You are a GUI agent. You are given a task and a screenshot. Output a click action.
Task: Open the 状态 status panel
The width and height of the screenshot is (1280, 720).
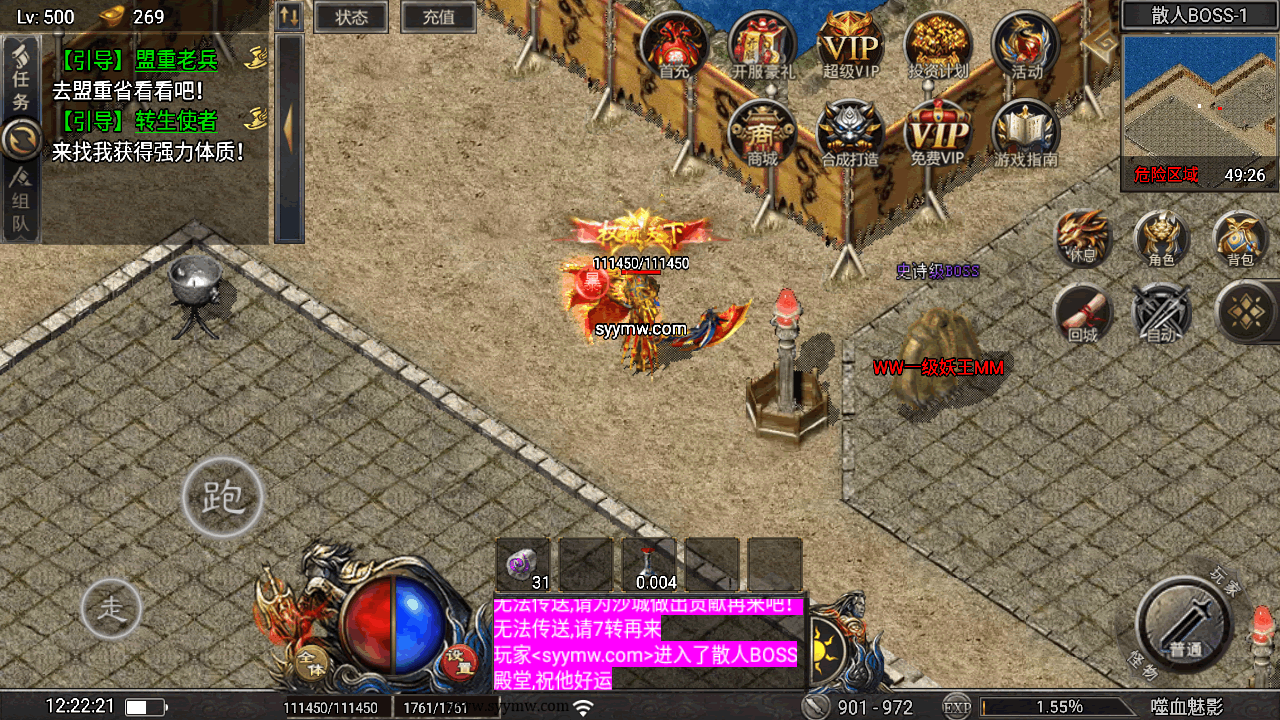(351, 17)
